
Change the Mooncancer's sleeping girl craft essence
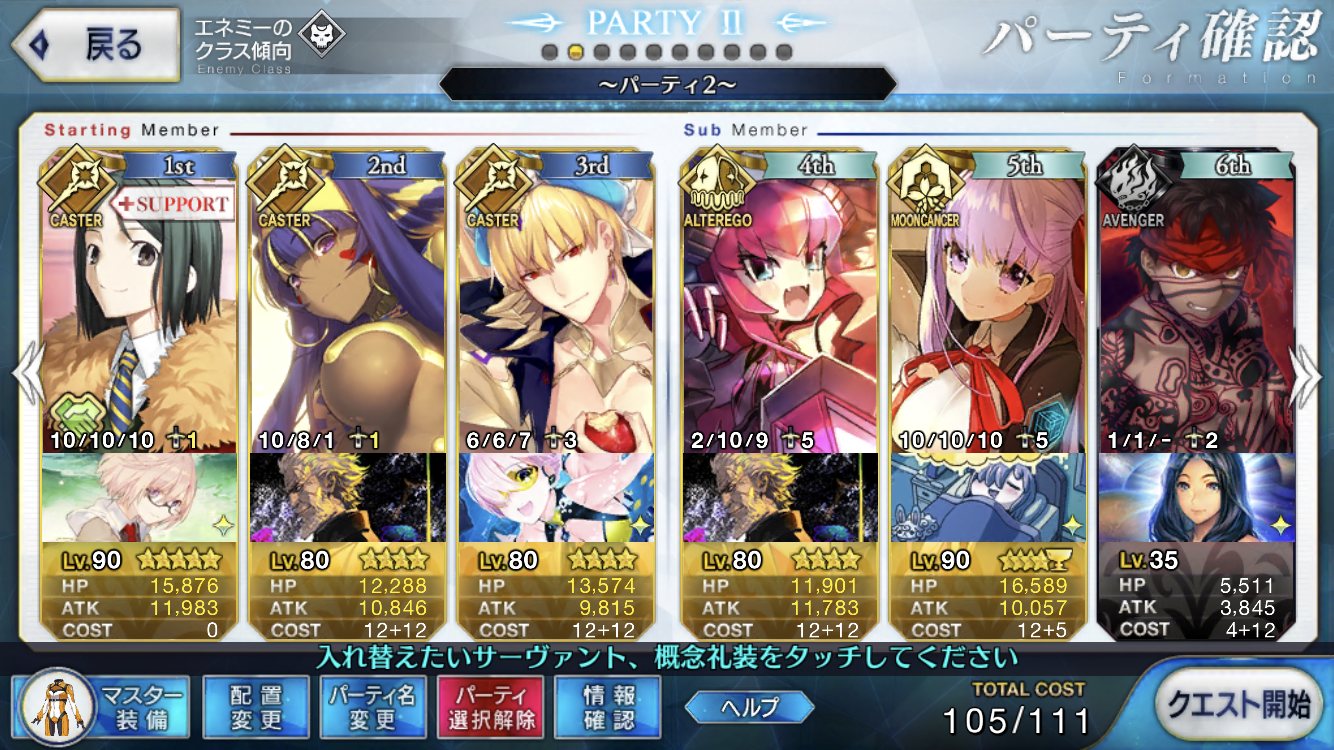pyautogui.click(x=988, y=498)
